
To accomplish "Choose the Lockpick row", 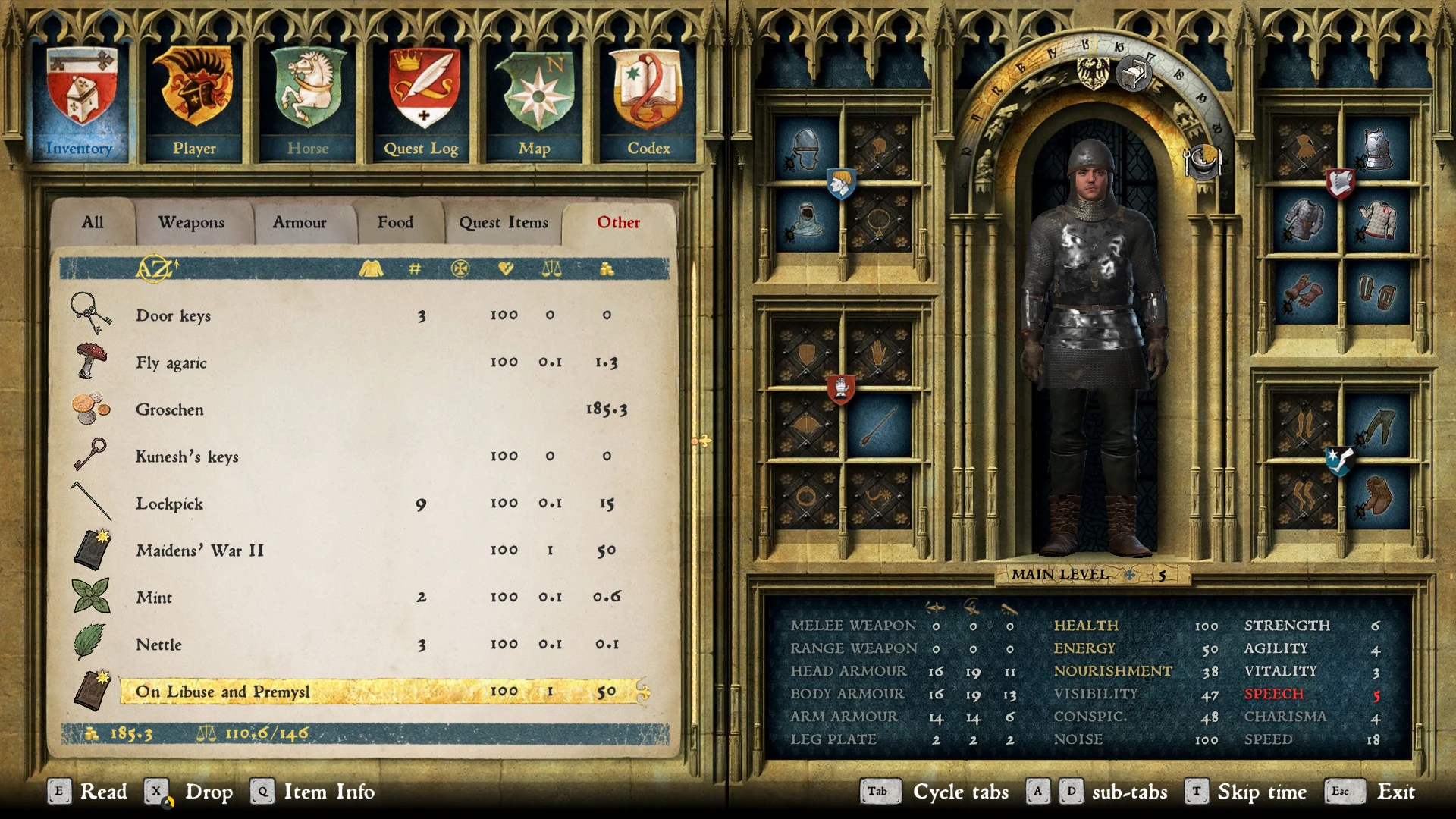I will (x=170, y=504).
